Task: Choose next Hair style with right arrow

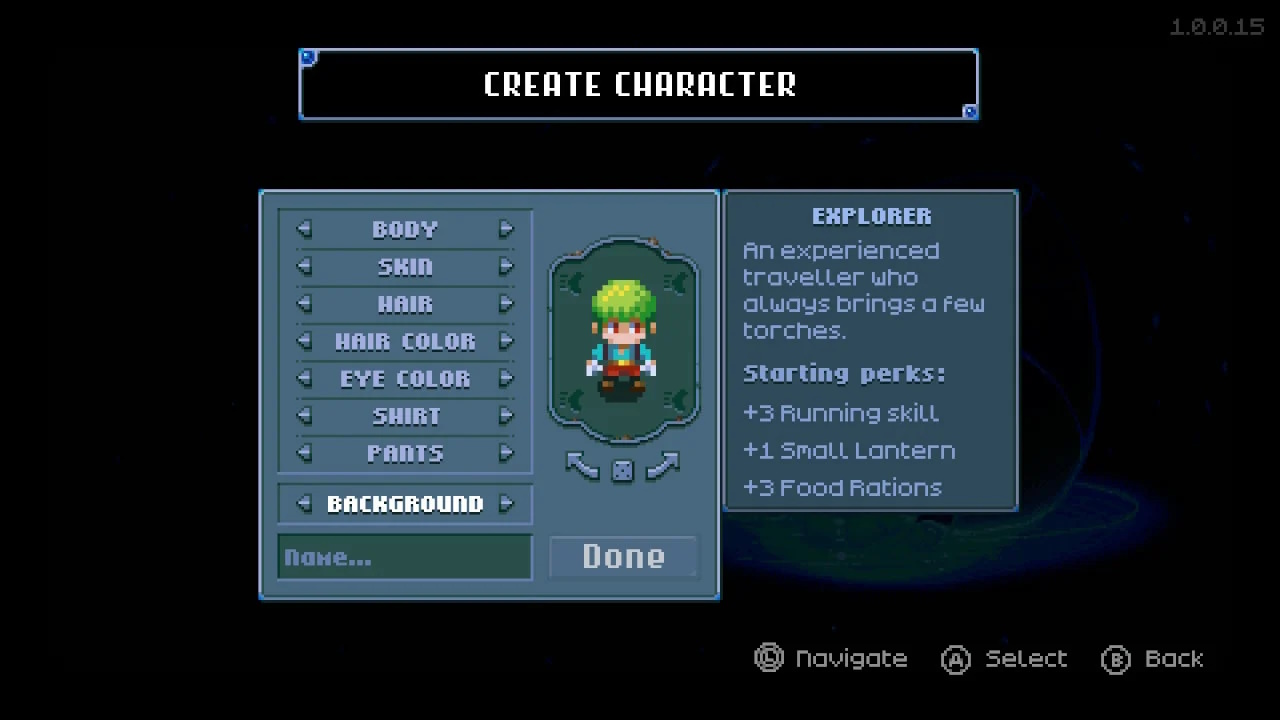Action: click(506, 303)
